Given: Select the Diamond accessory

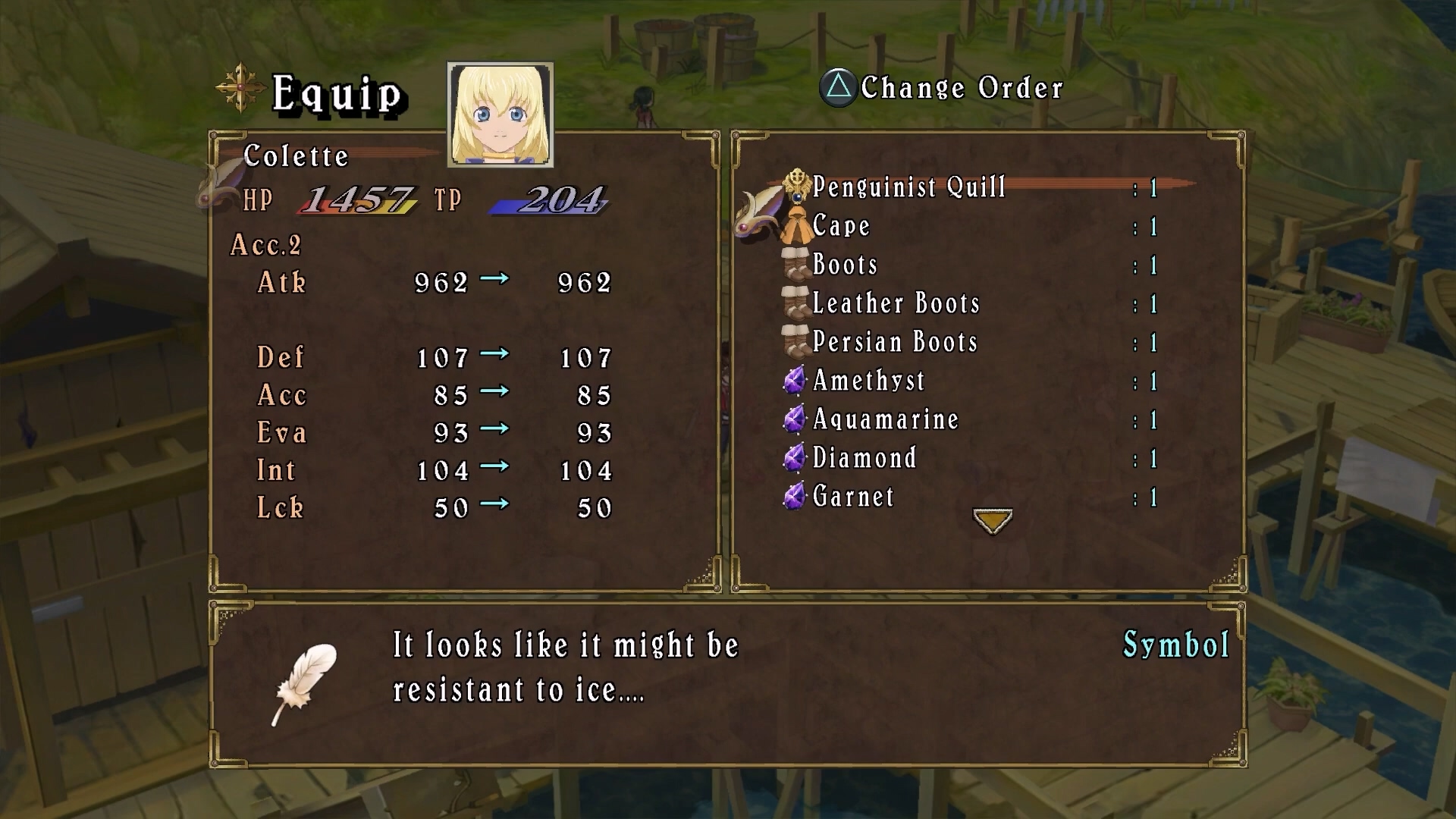Looking at the screenshot, I should coord(864,458).
